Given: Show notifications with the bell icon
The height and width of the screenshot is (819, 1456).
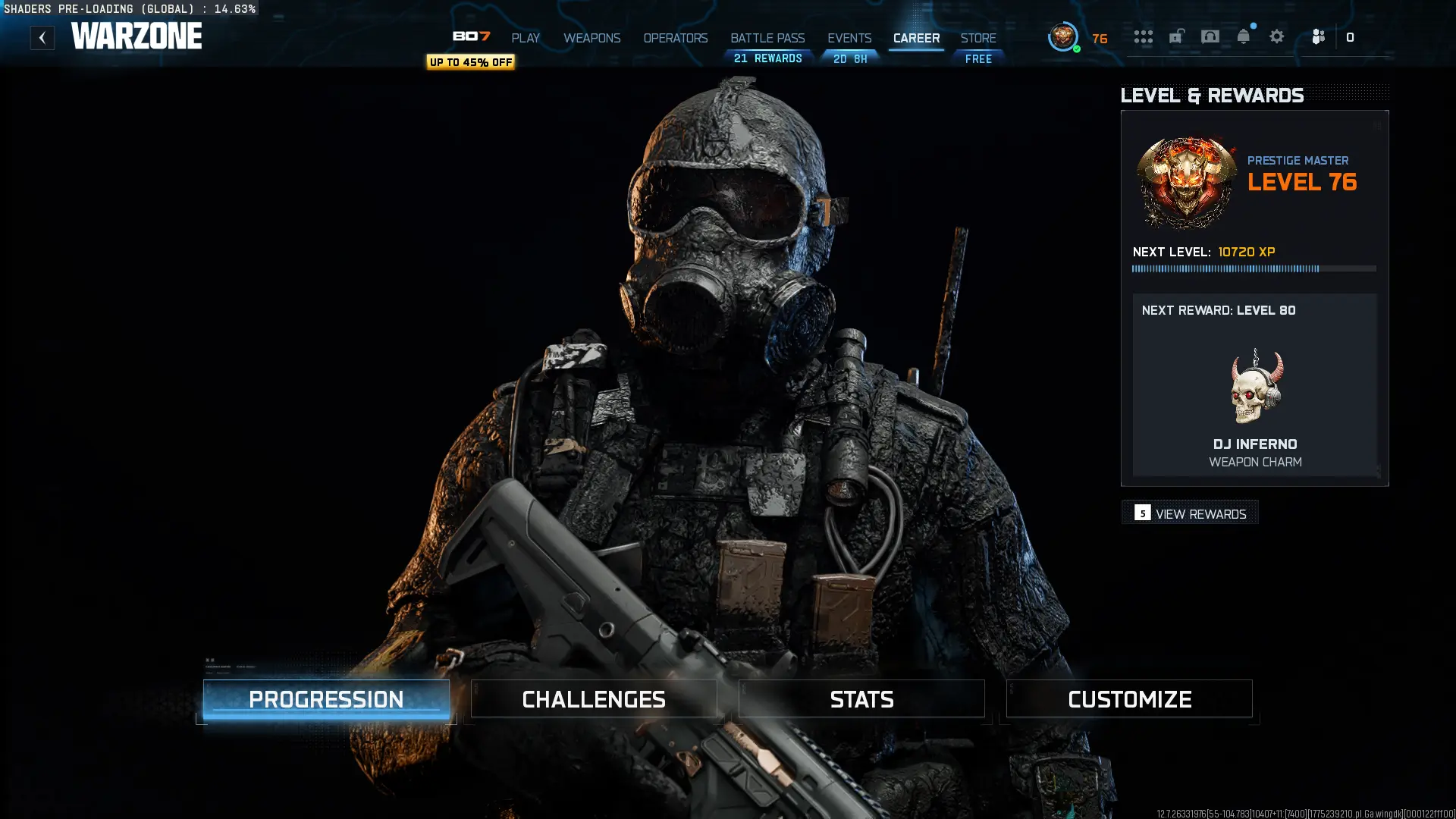Looking at the screenshot, I should (x=1244, y=36).
